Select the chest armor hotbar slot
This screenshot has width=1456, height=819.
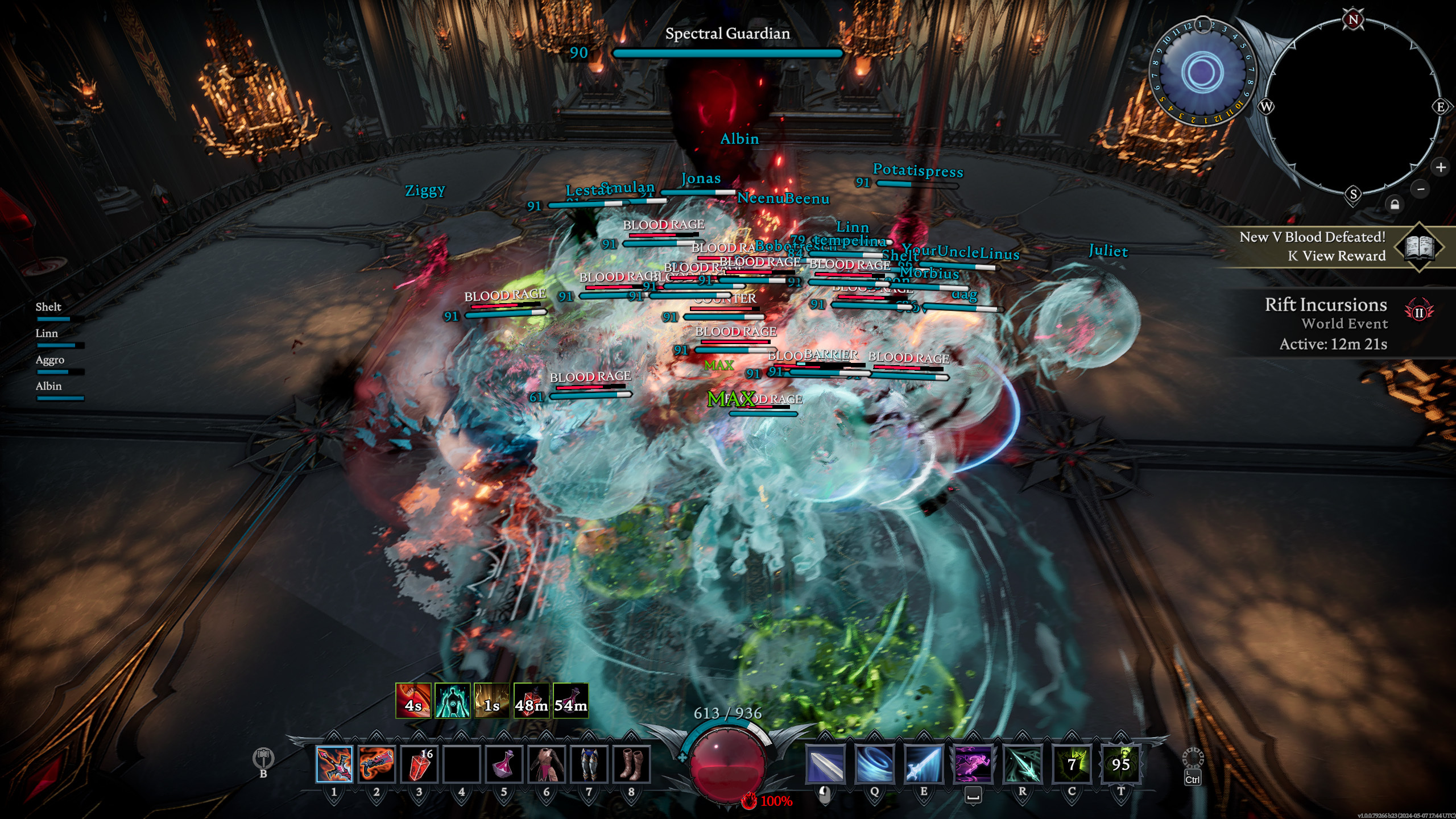(546, 764)
